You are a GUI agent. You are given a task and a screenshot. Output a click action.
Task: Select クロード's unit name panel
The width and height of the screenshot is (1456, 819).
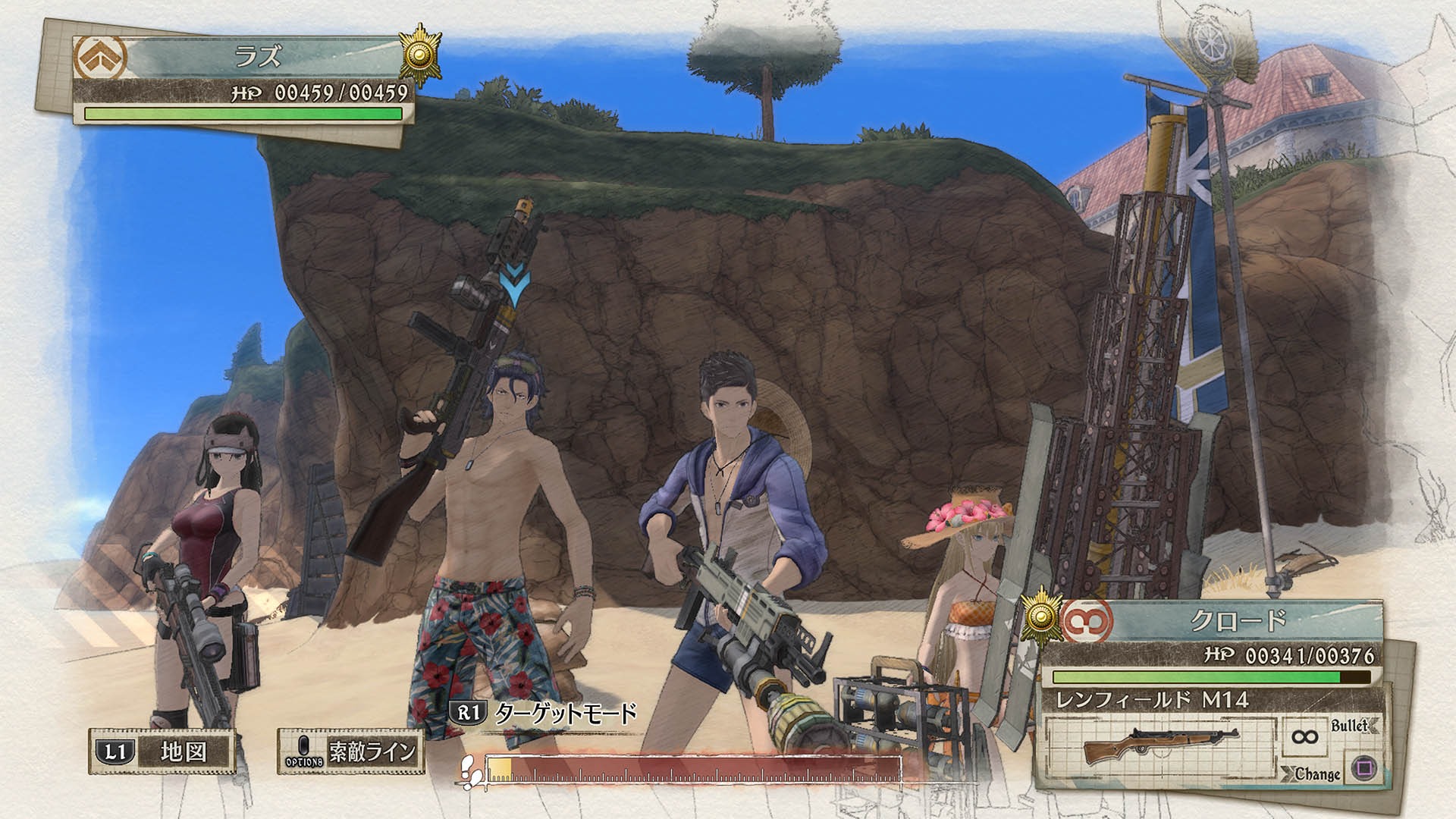tap(1238, 622)
